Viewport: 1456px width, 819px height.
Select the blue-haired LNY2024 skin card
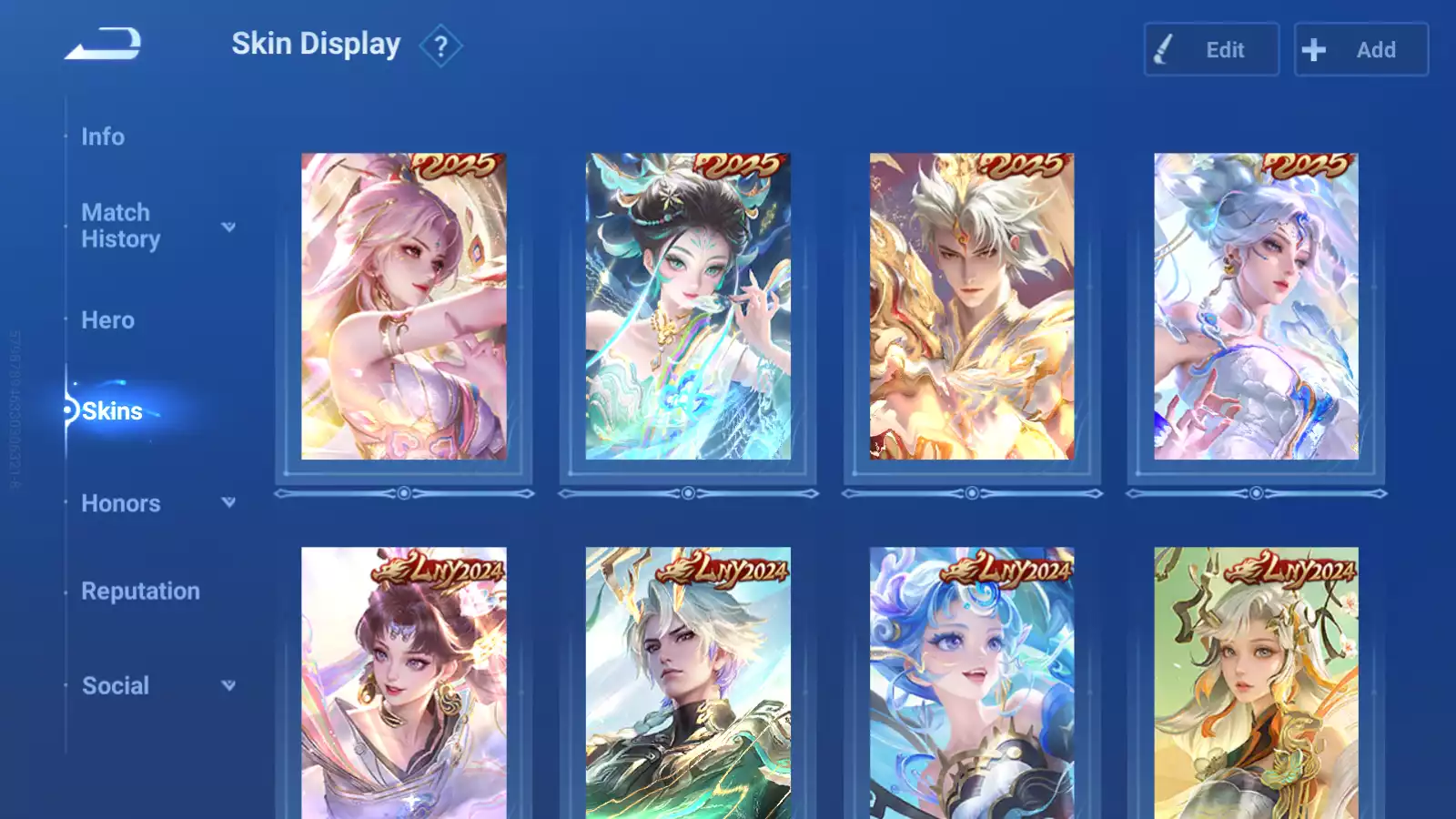pos(972,682)
